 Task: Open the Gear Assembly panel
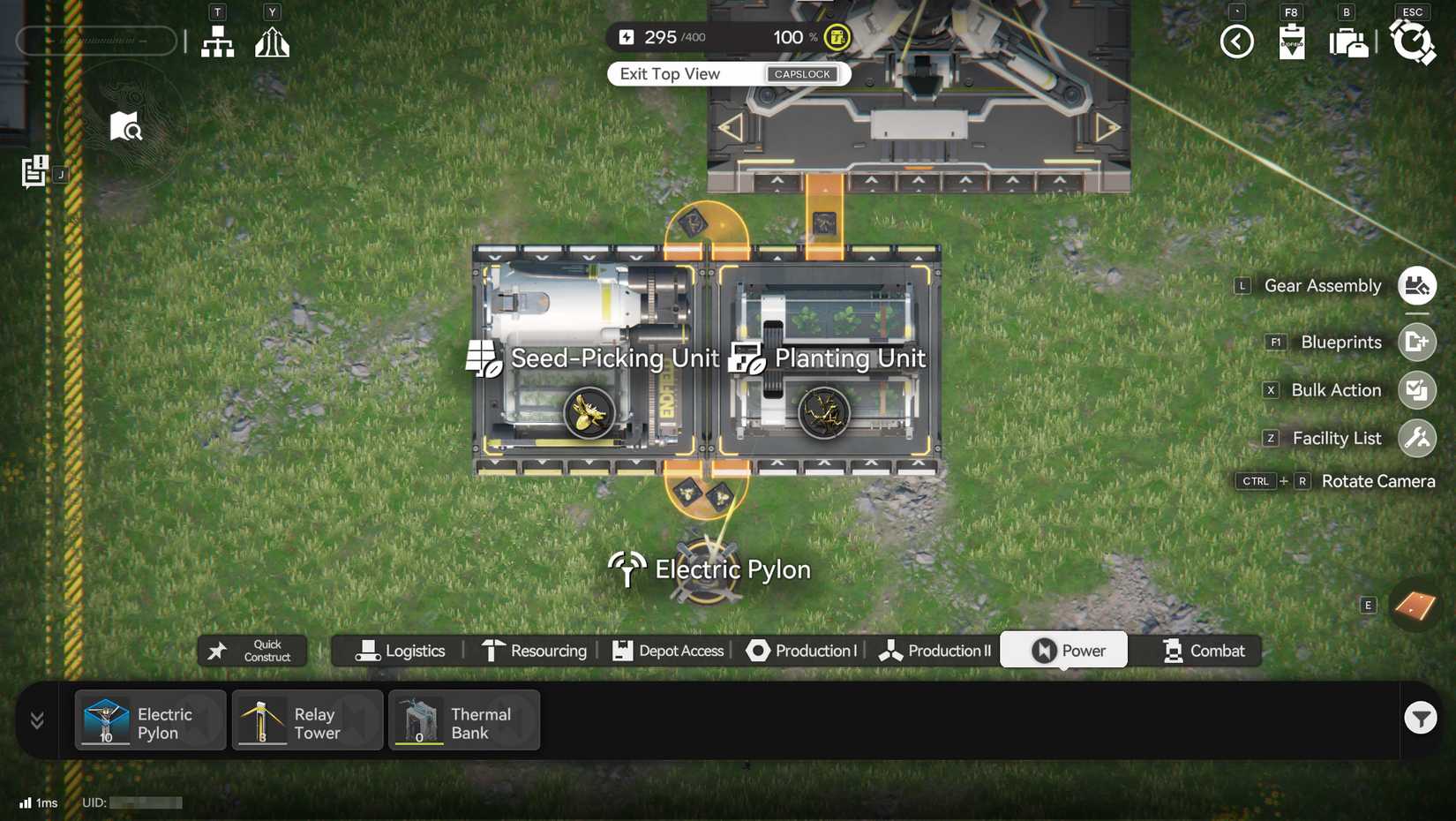pos(1417,285)
